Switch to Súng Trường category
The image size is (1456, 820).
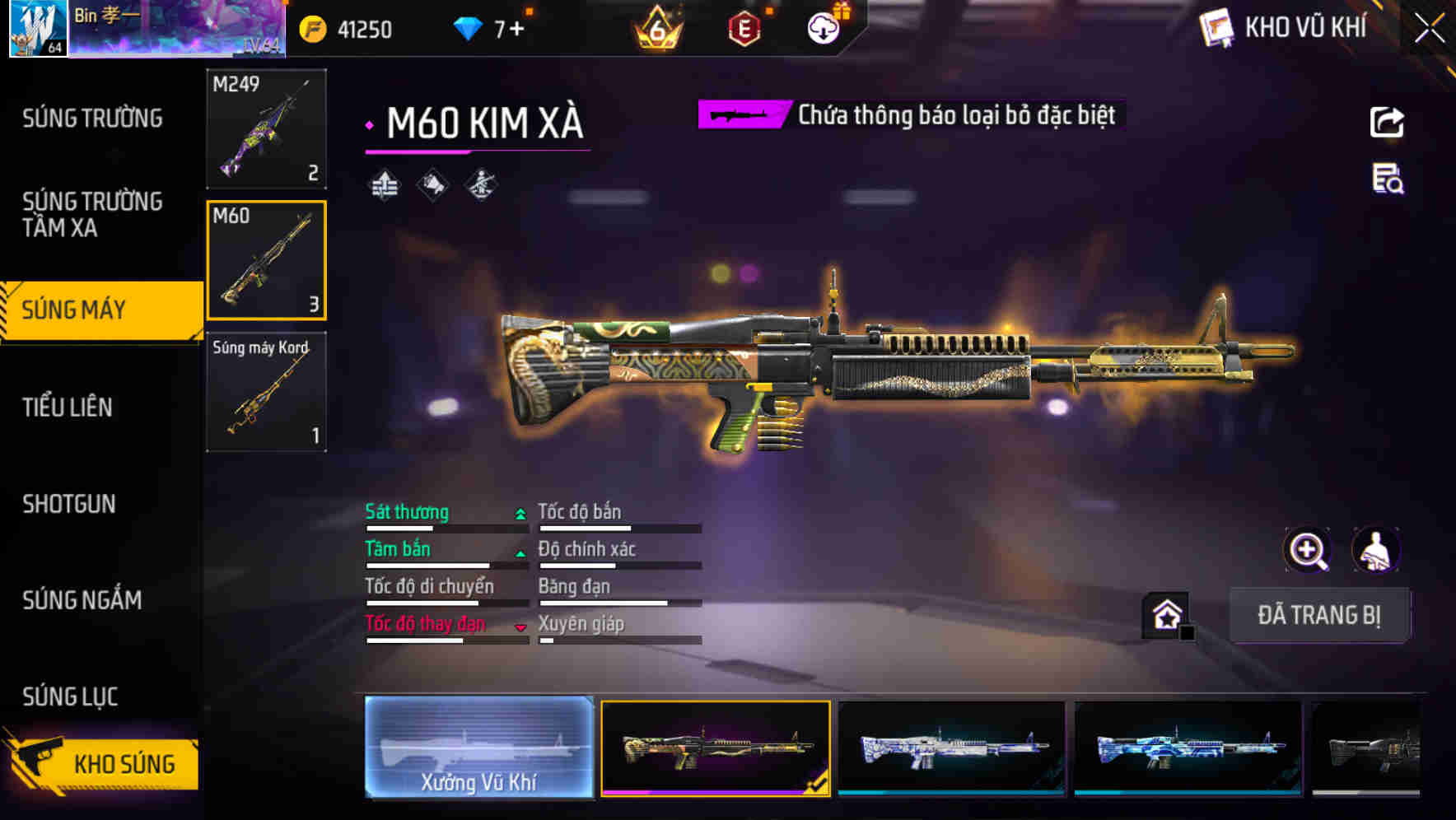pyautogui.click(x=92, y=119)
